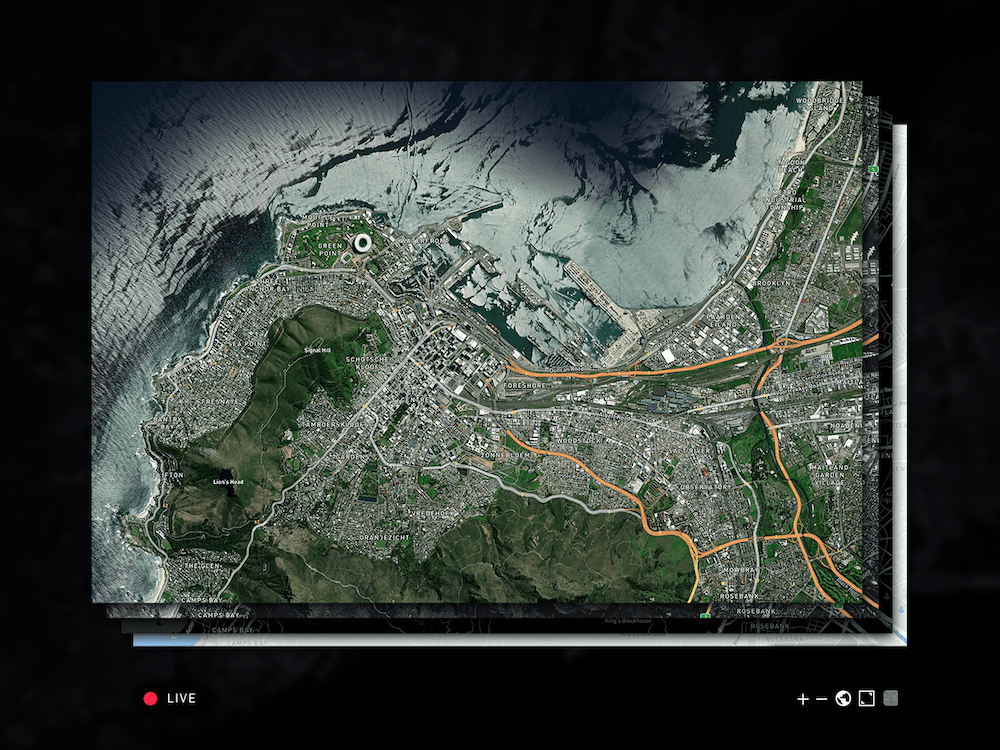Toggle the gray map layers square
The width and height of the screenshot is (1000, 750).
pyautogui.click(x=891, y=698)
